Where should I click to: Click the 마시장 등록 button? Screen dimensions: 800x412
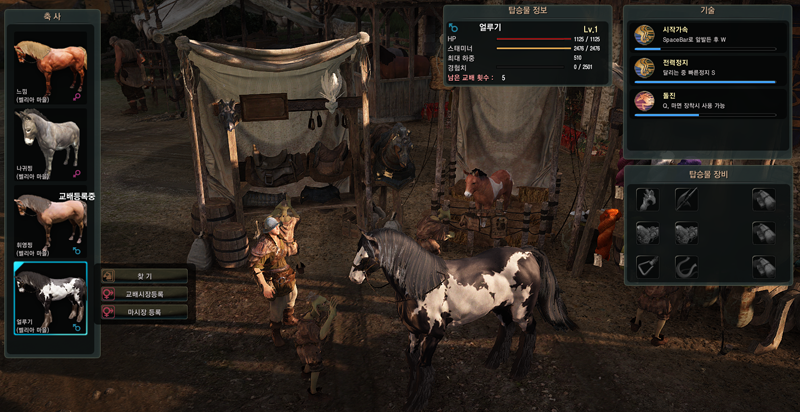click(144, 312)
